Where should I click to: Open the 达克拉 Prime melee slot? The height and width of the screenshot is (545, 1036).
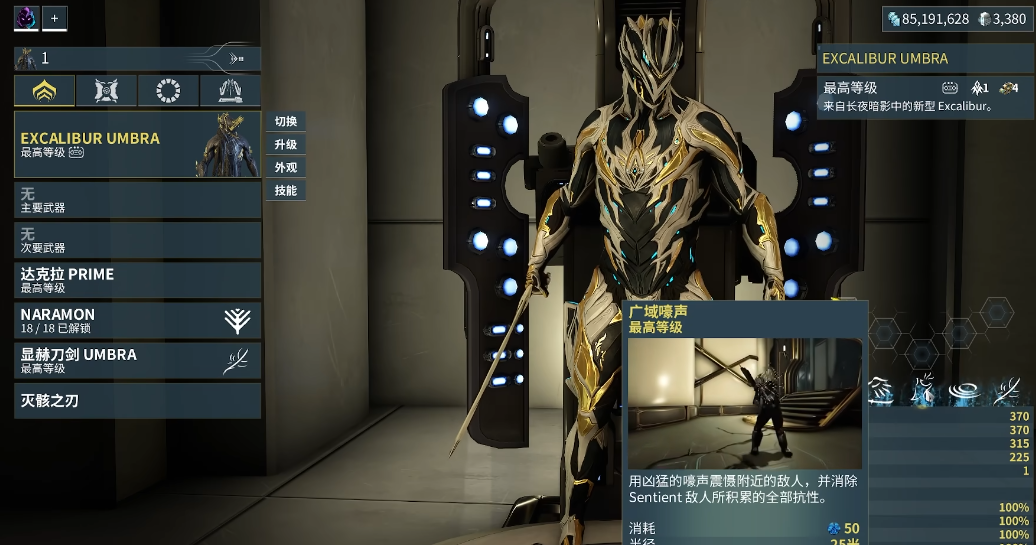(137, 280)
